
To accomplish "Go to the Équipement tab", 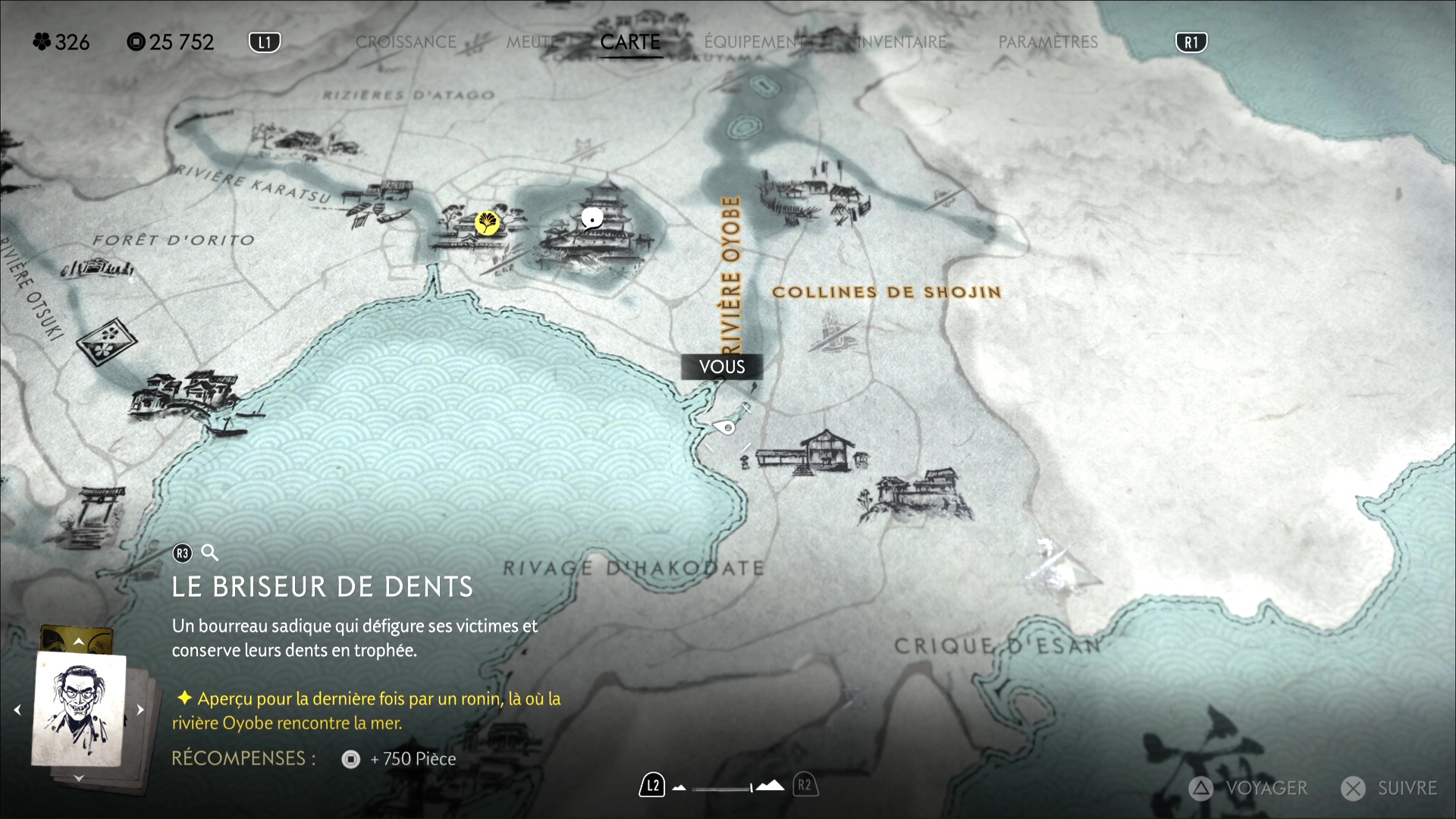I will coord(754,42).
